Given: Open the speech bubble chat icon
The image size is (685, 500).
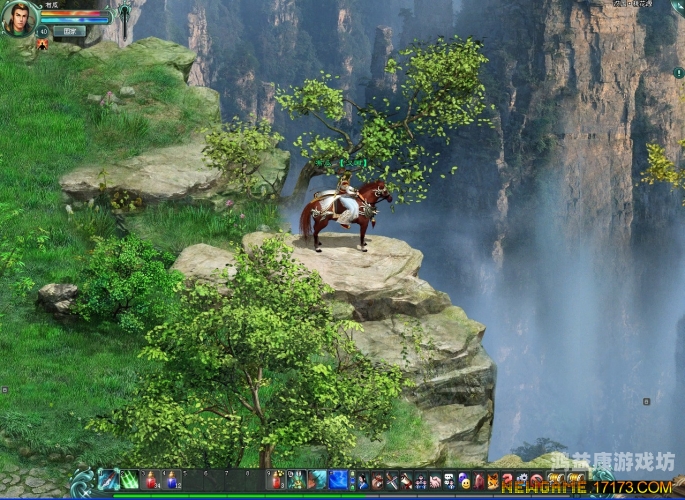Looking at the screenshot, I should 450,481.
